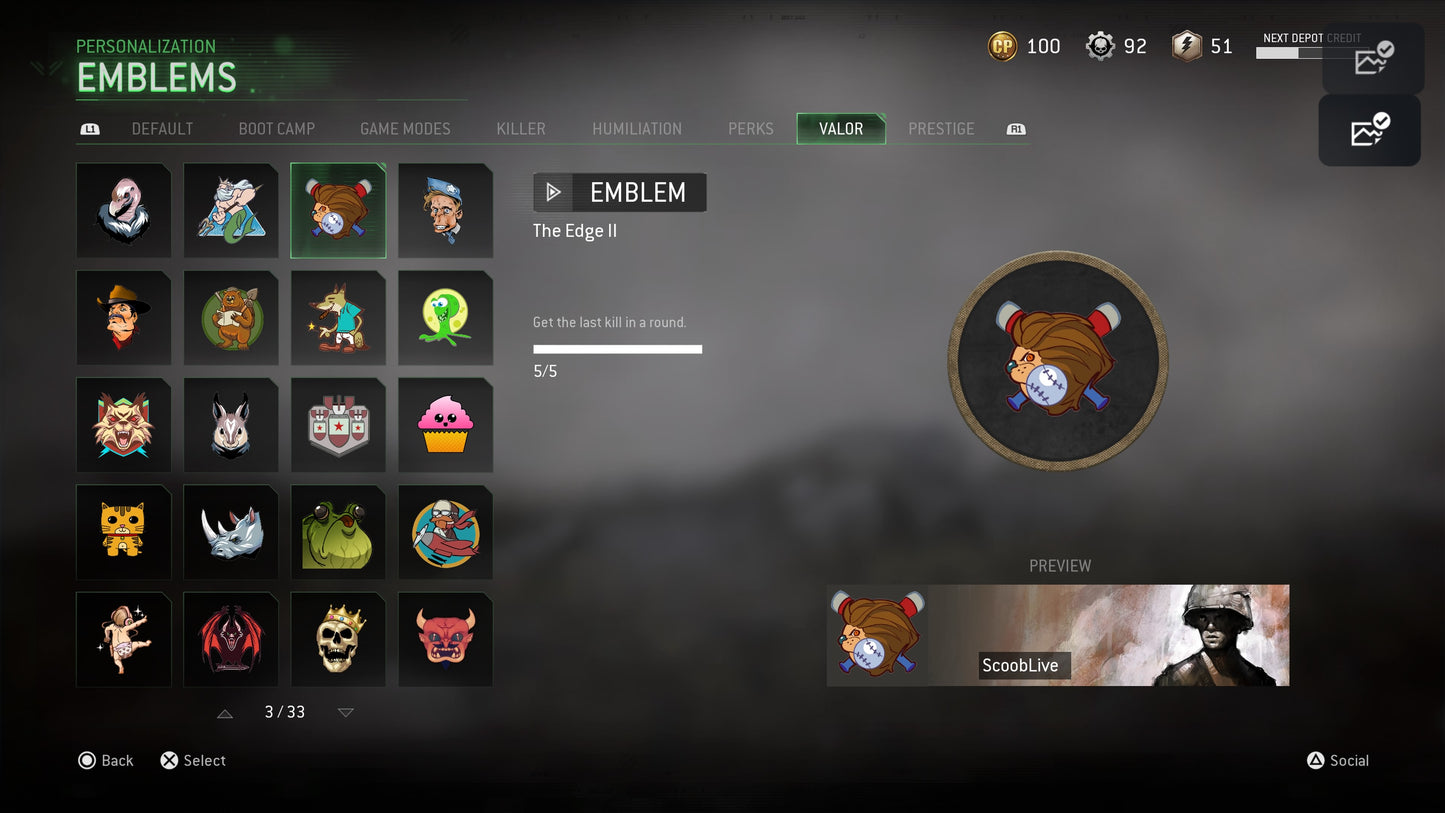The width and height of the screenshot is (1445, 813).
Task: Pick the green alien emblem
Action: (x=445, y=317)
